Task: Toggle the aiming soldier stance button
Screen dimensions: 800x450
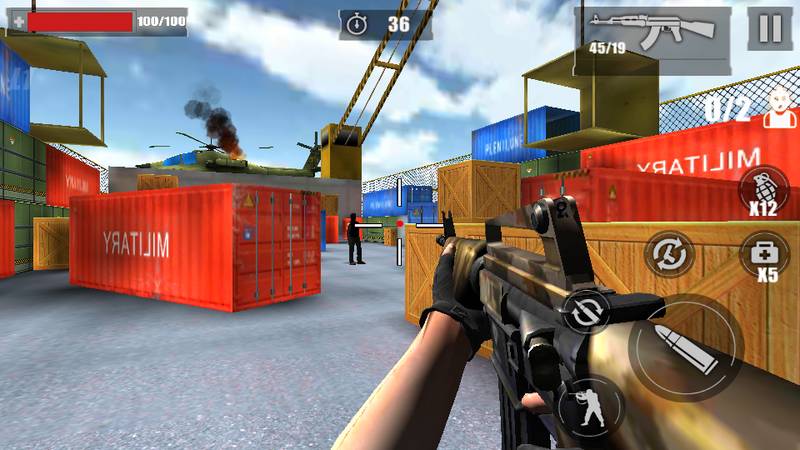Action: click(589, 403)
